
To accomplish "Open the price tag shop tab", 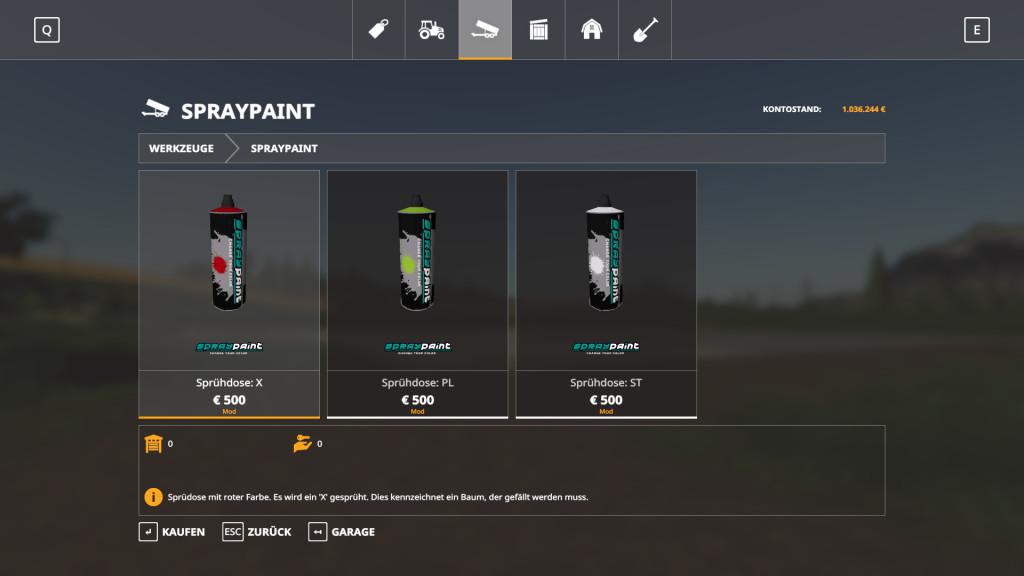I will point(378,30).
